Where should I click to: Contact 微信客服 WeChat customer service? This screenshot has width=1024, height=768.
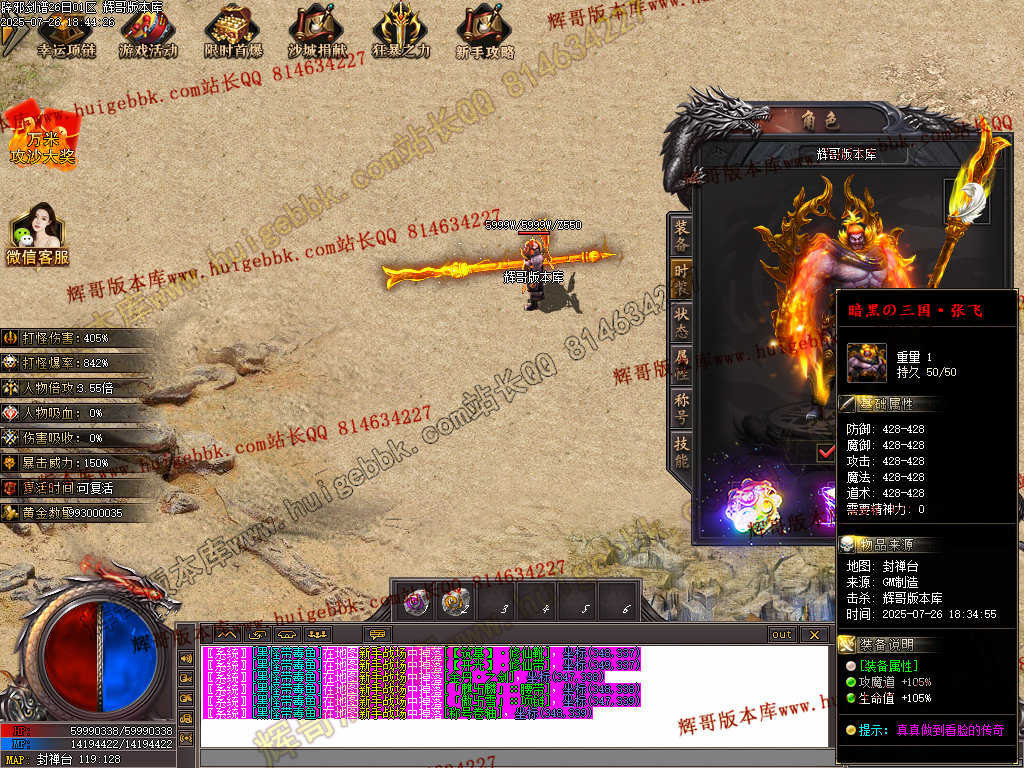coord(38,236)
